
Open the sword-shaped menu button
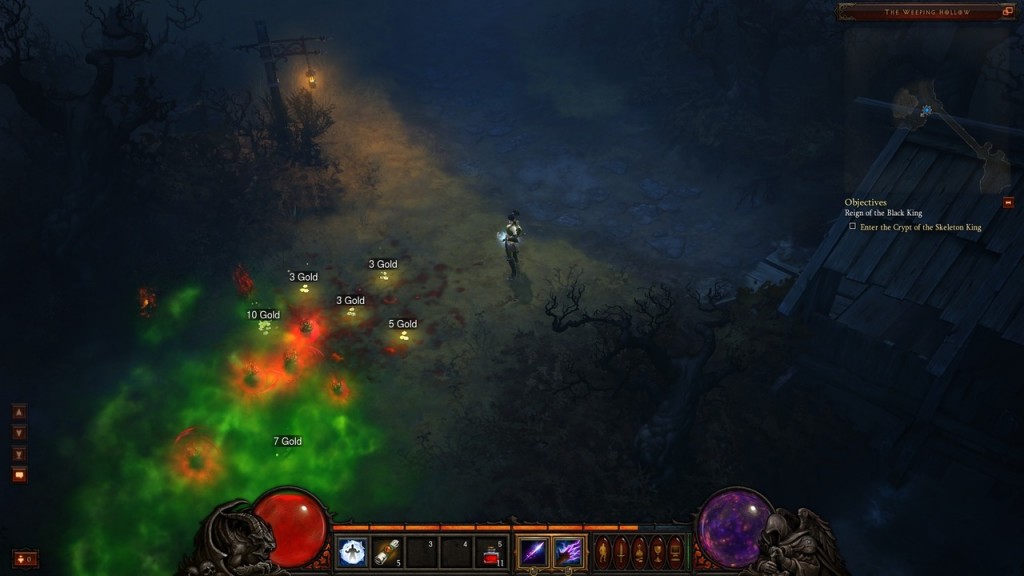(621, 552)
